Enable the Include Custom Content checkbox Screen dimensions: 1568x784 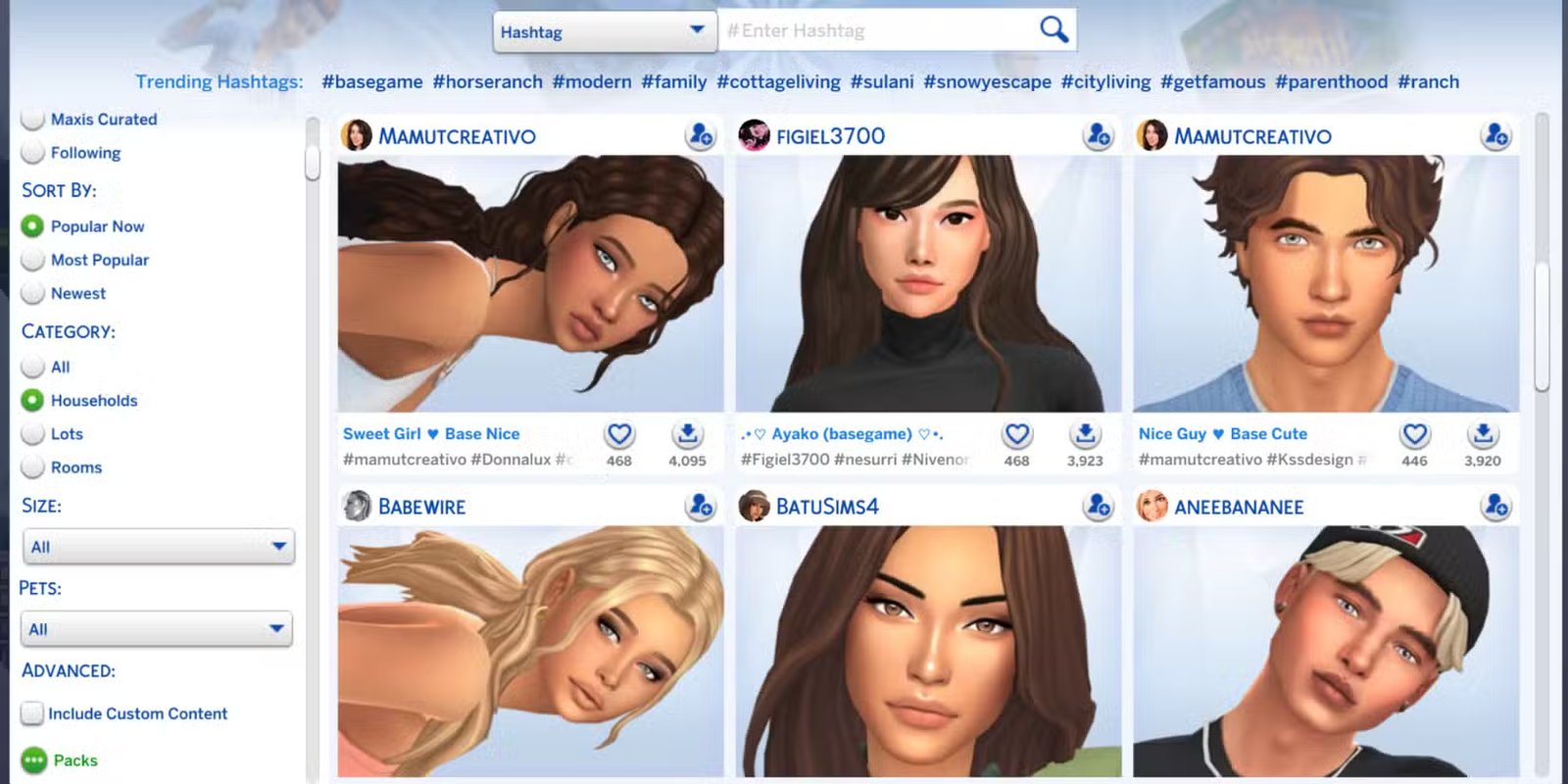(x=32, y=713)
